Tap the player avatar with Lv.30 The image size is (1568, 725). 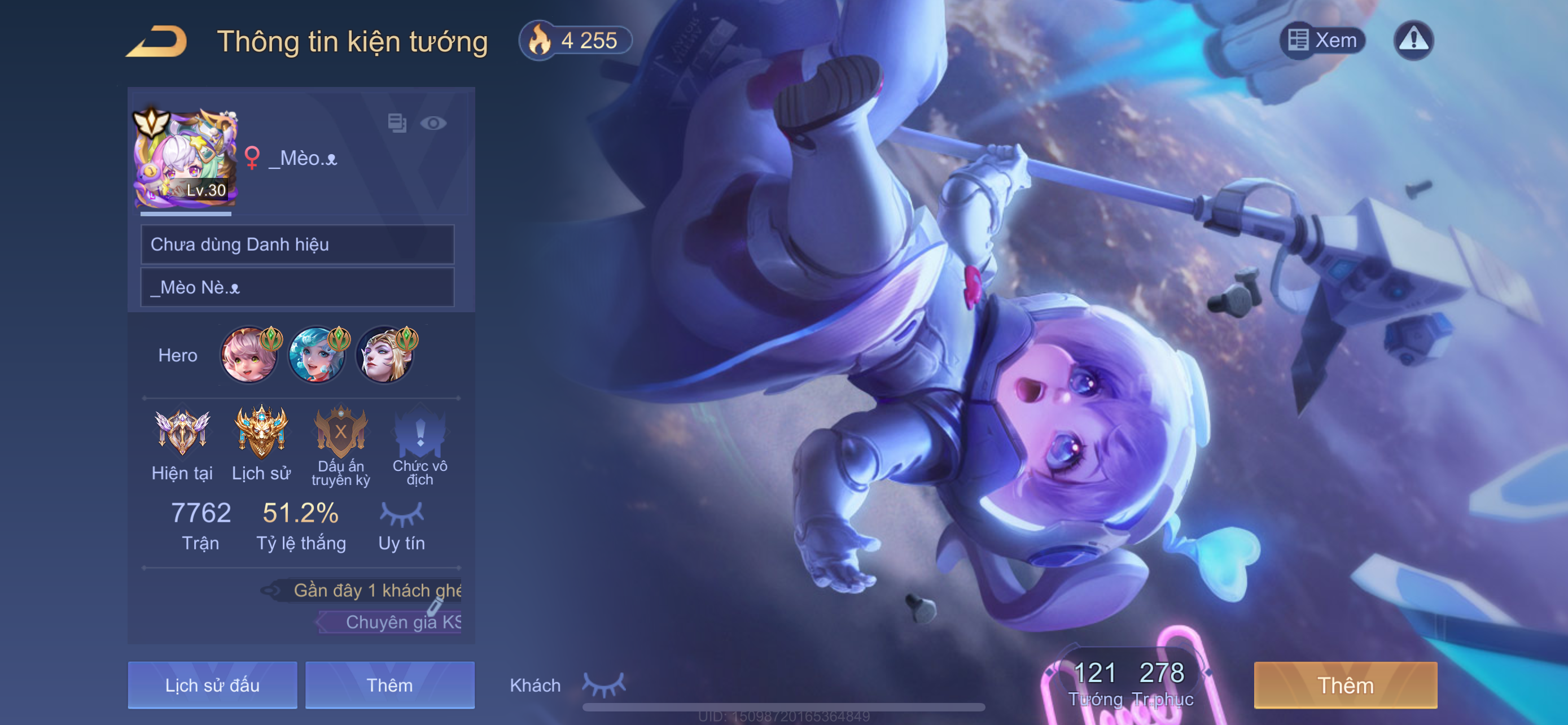point(185,158)
